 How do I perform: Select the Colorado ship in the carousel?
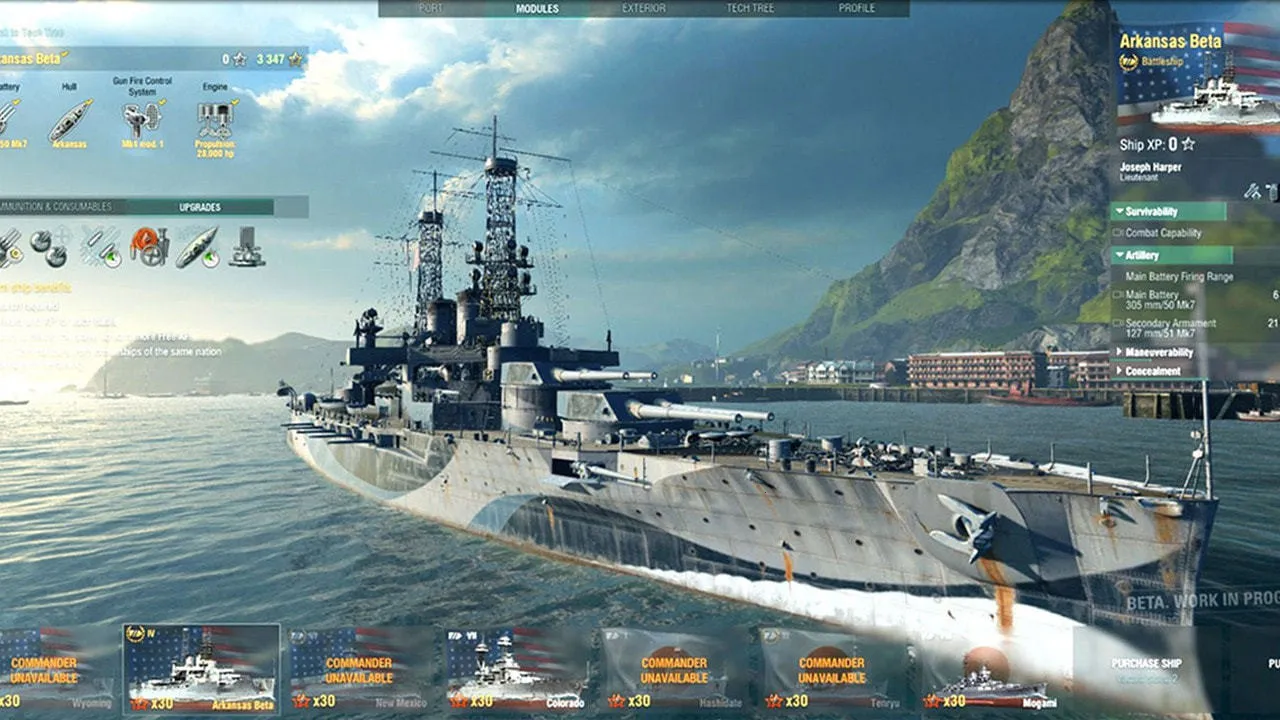click(517, 668)
